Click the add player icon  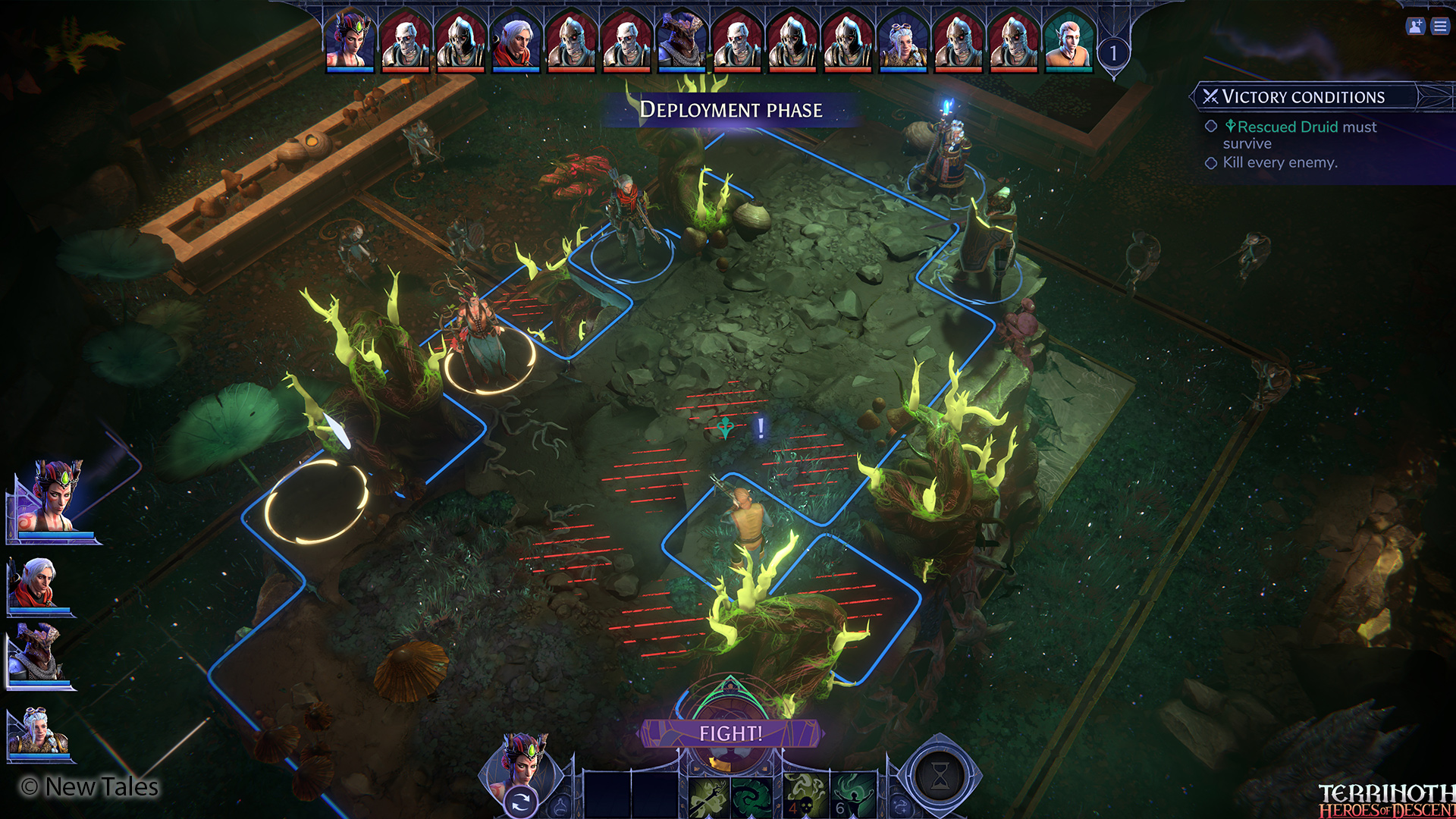point(1415,27)
